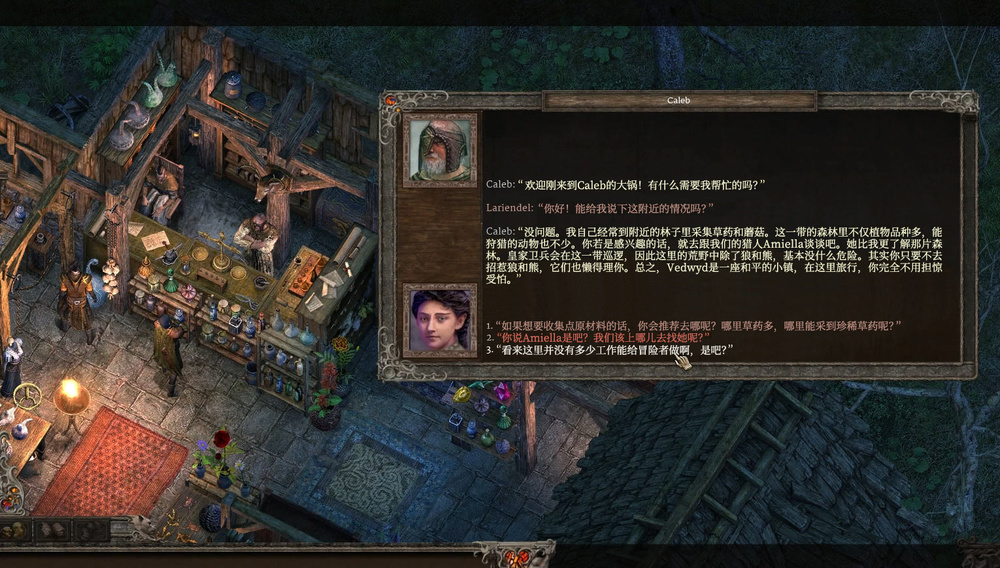Click the player character portrait in dialogue
Viewport: 1000px width, 568px height.
pyautogui.click(x=439, y=320)
